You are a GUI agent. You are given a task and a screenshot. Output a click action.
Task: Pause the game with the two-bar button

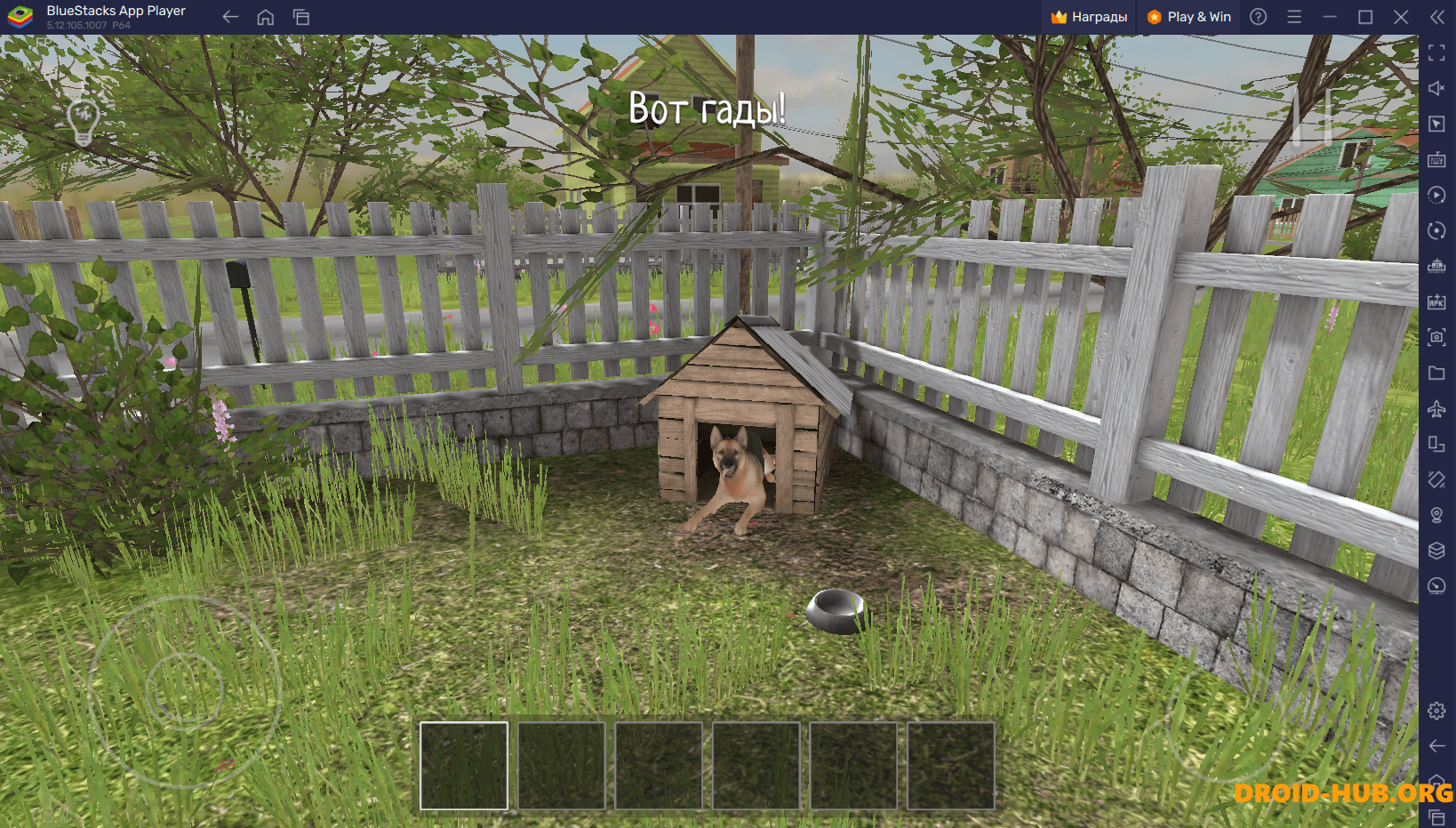tap(1312, 116)
